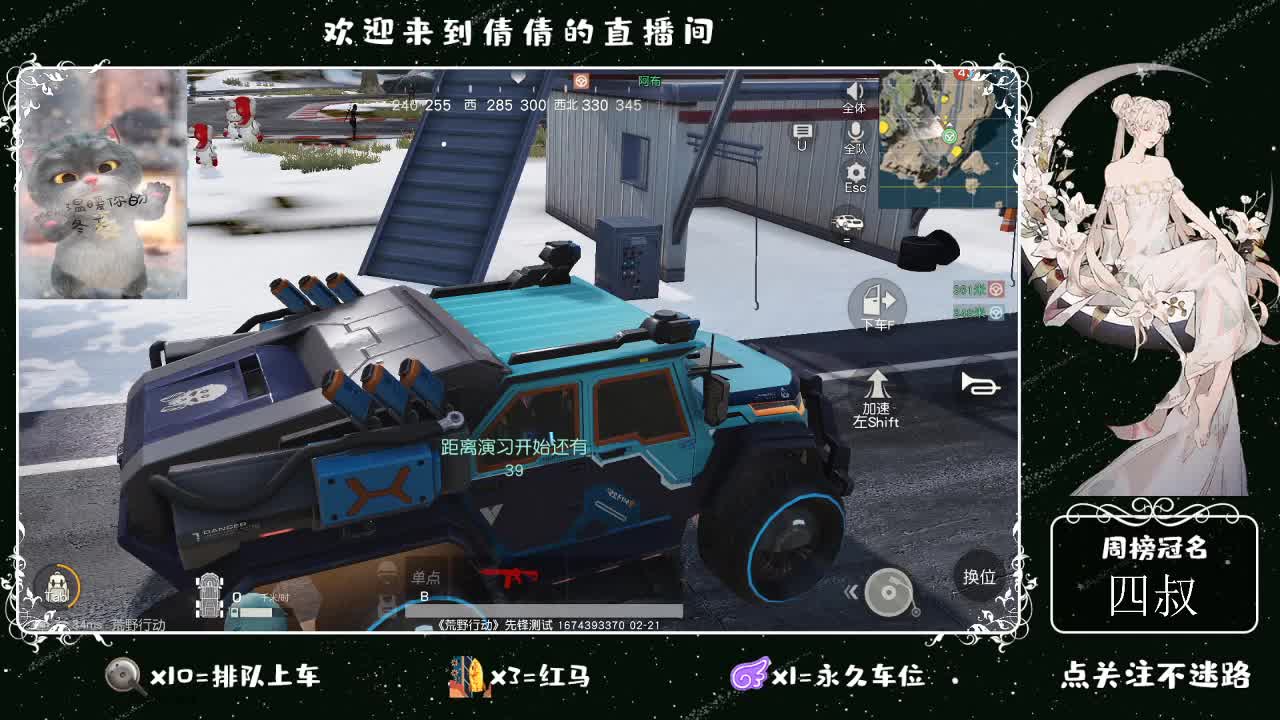Click the 下车F exit vehicle door icon
The height and width of the screenshot is (720, 1280).
(878, 300)
